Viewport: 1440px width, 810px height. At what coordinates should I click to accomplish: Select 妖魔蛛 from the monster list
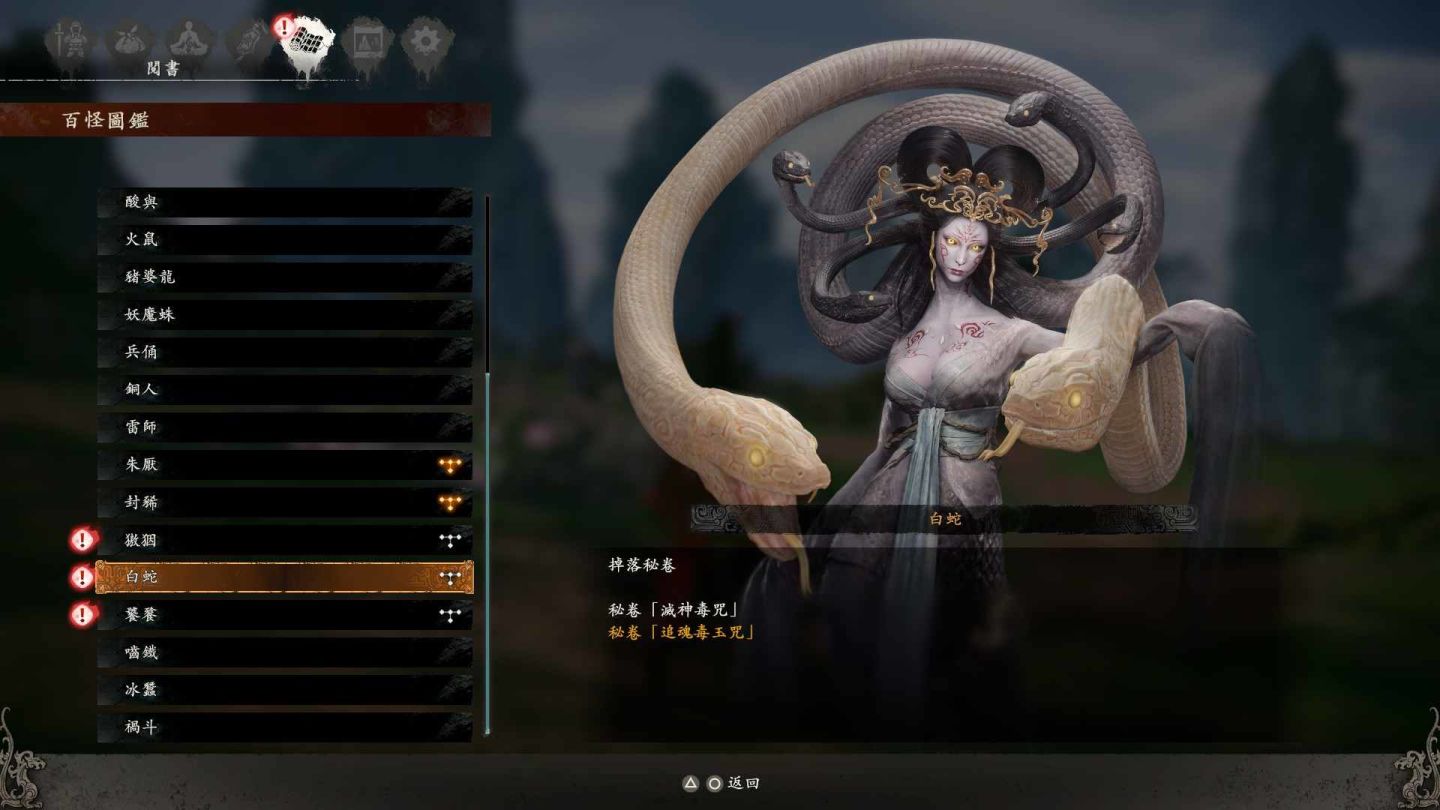(x=284, y=315)
